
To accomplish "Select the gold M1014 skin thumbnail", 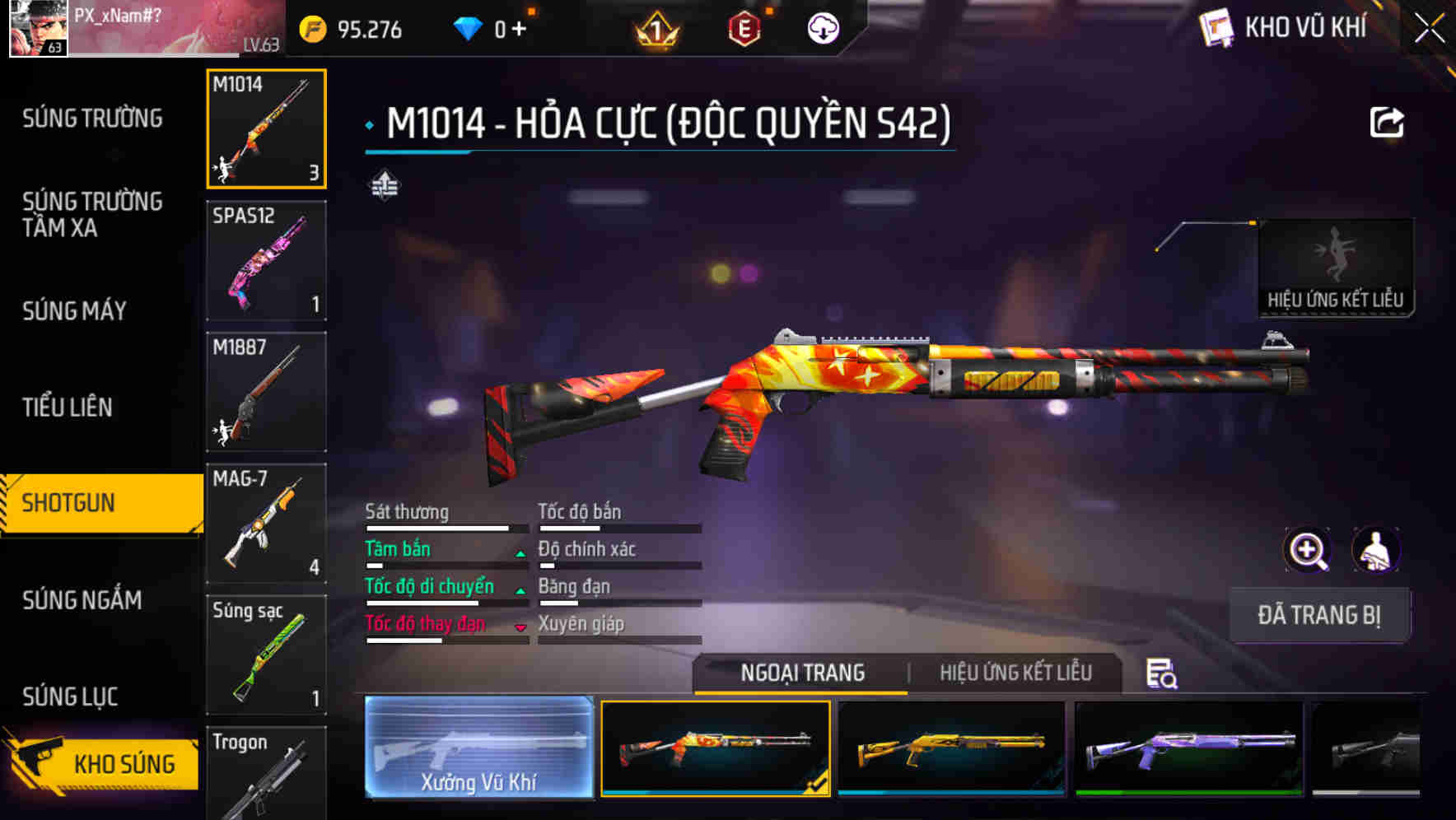I will (950, 748).
